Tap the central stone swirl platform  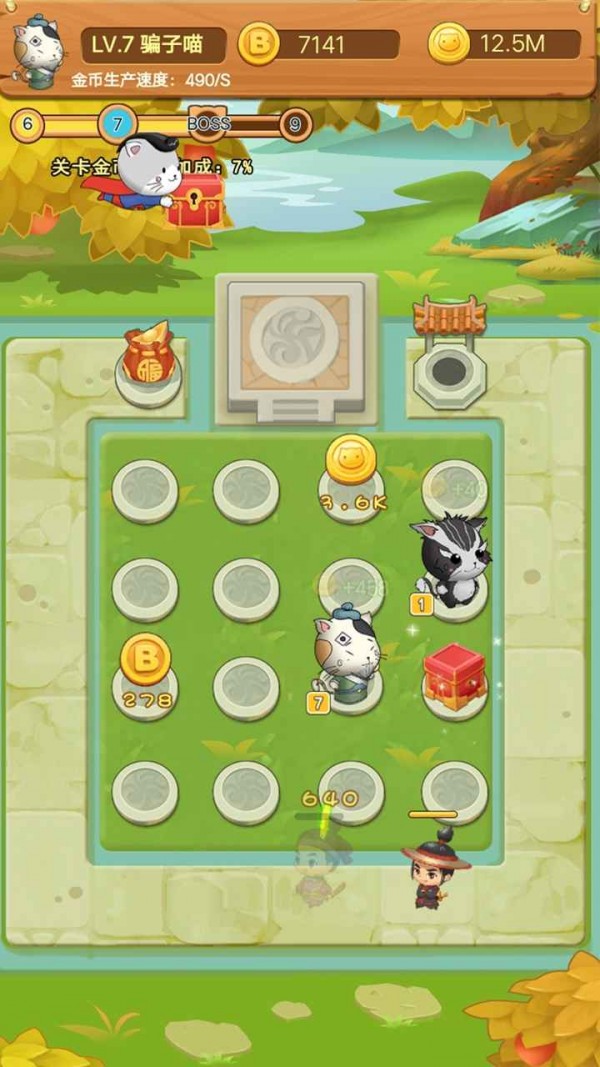pos(297,345)
